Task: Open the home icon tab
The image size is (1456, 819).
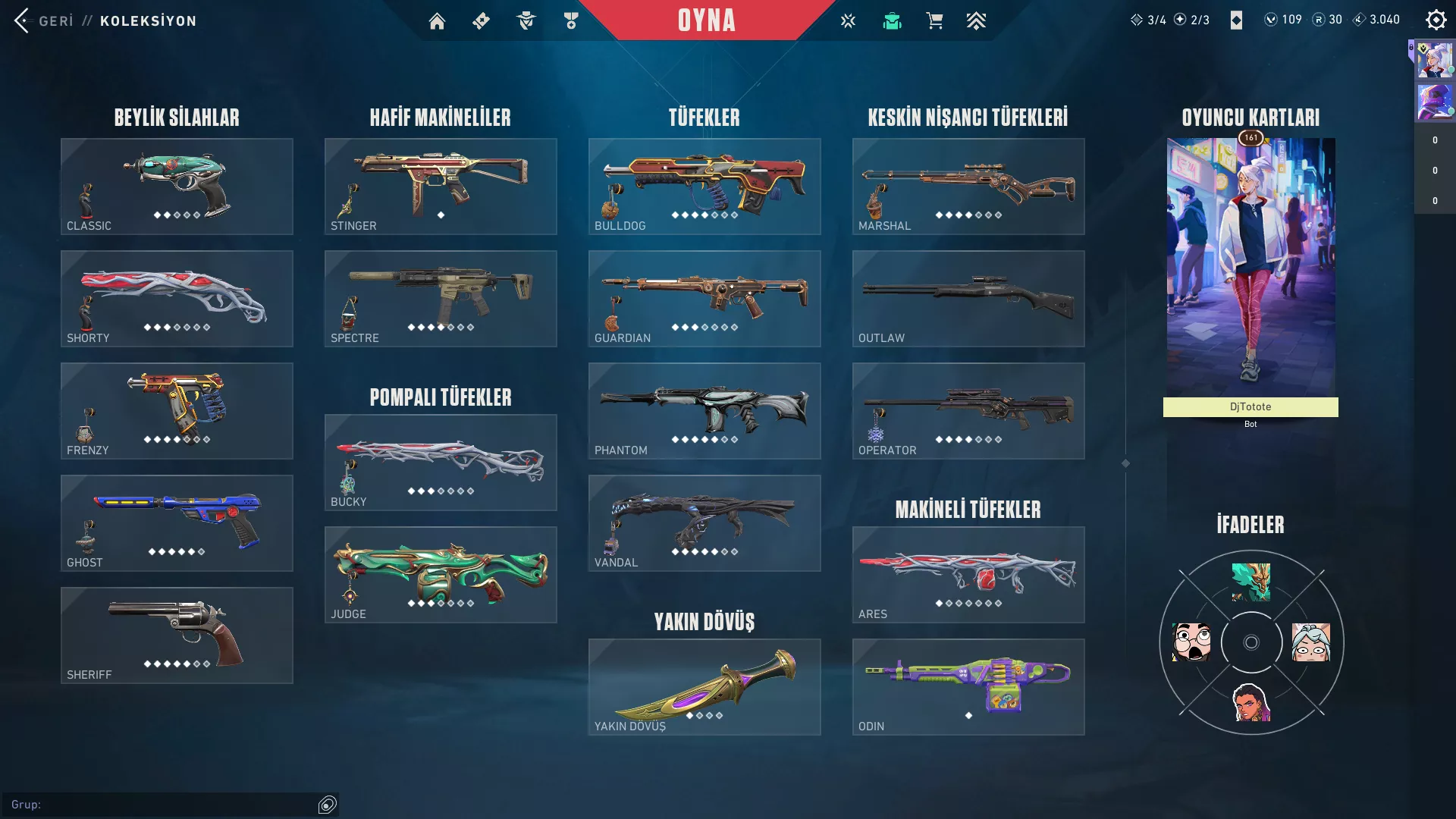Action: tap(437, 21)
